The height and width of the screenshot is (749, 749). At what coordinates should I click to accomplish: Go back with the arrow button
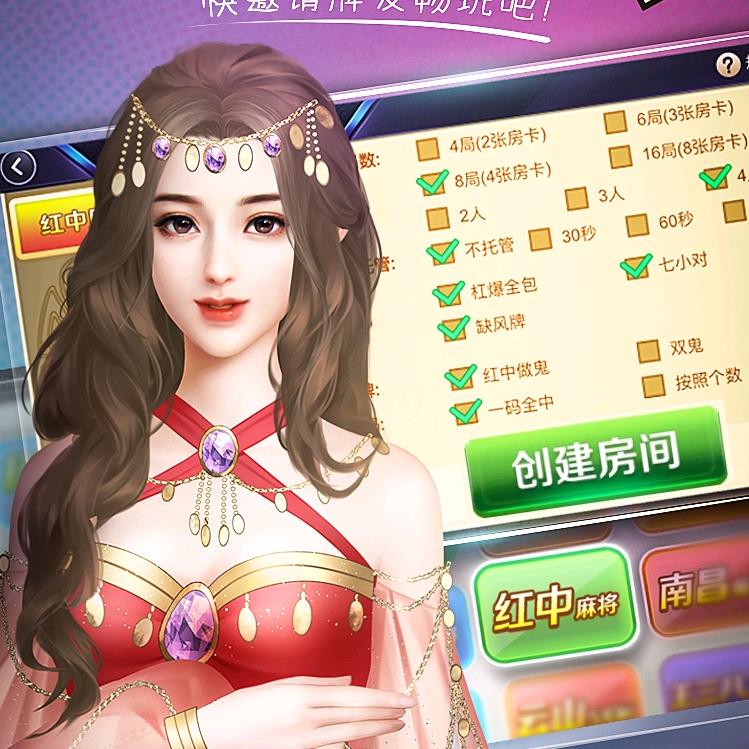click(18, 165)
